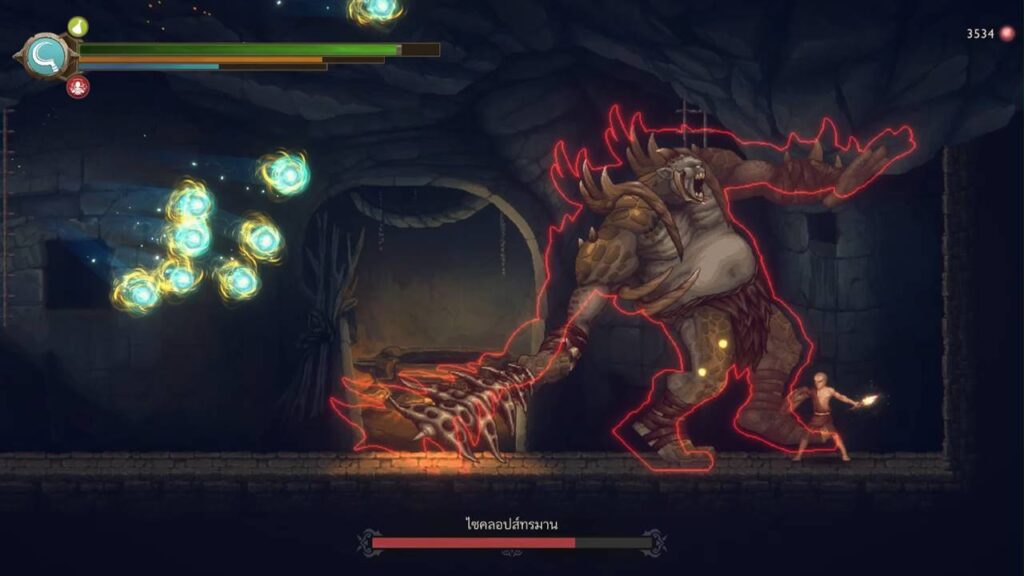Click the red currency orb icon
This screenshot has width=1024, height=576.
click(x=1007, y=33)
